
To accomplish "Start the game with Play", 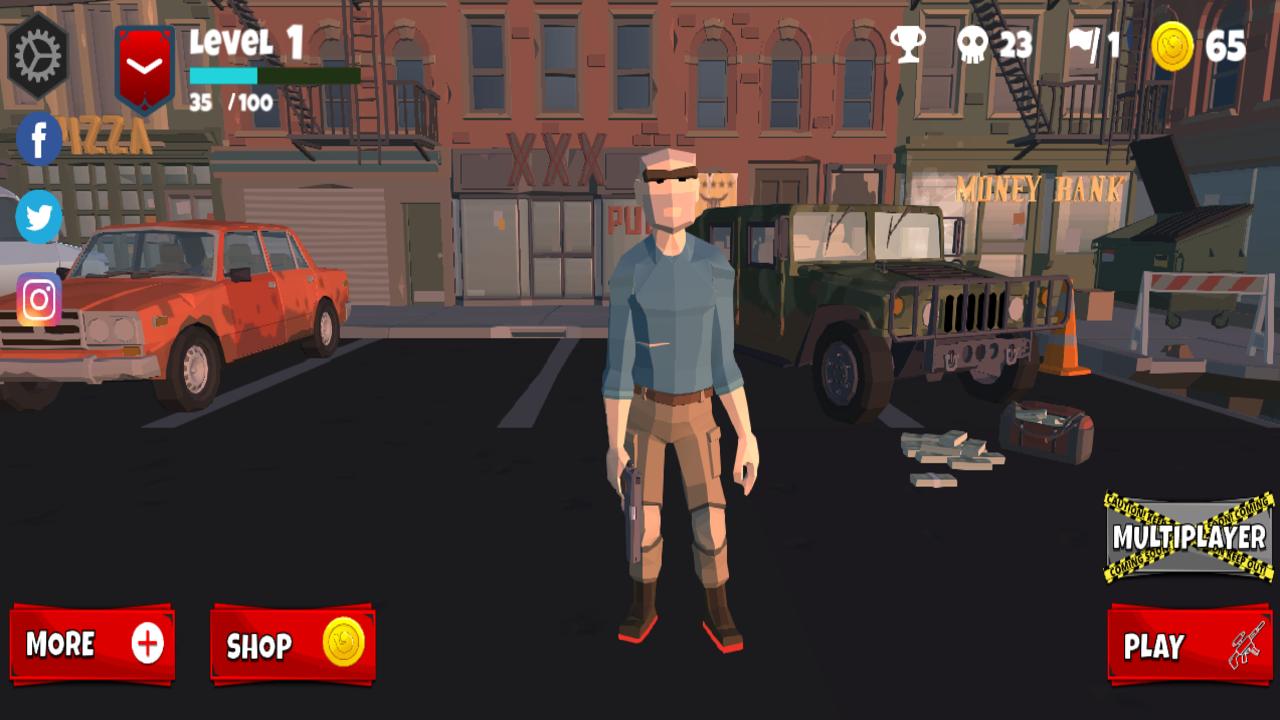I will coord(1189,646).
